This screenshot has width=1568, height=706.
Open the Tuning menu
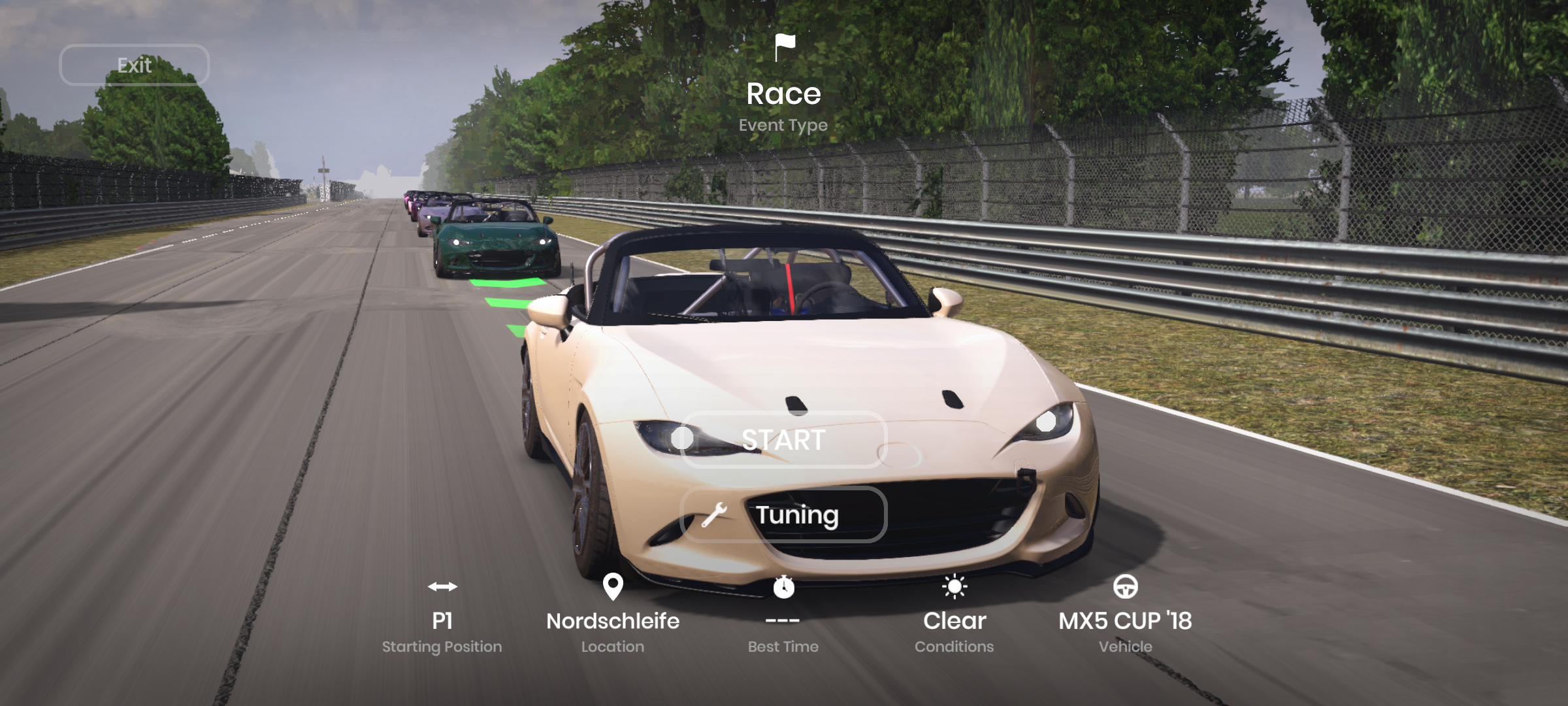pos(783,514)
